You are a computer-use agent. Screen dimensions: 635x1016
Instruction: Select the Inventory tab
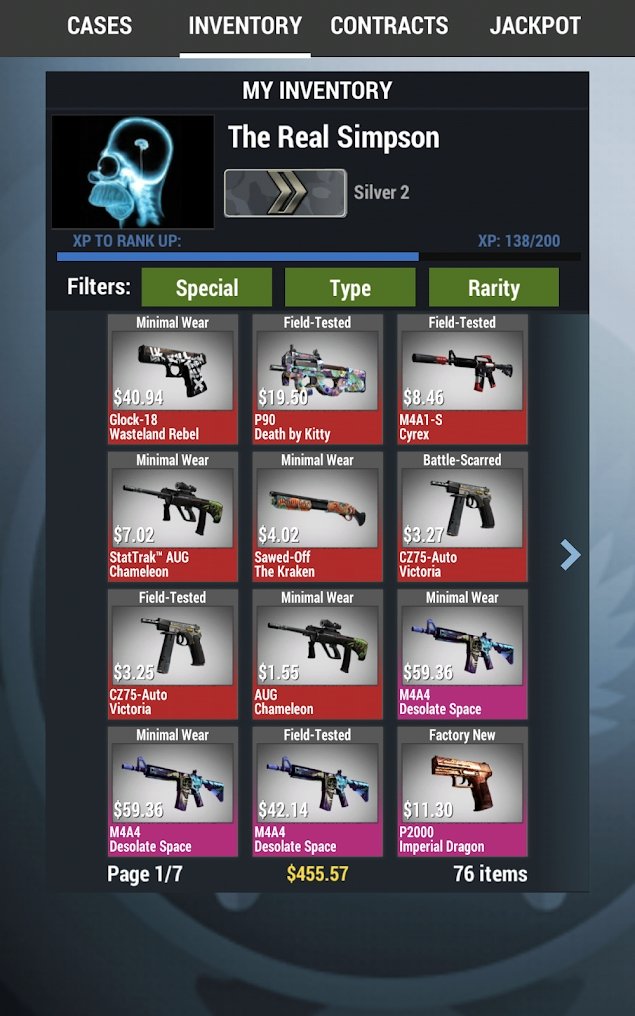(x=245, y=26)
